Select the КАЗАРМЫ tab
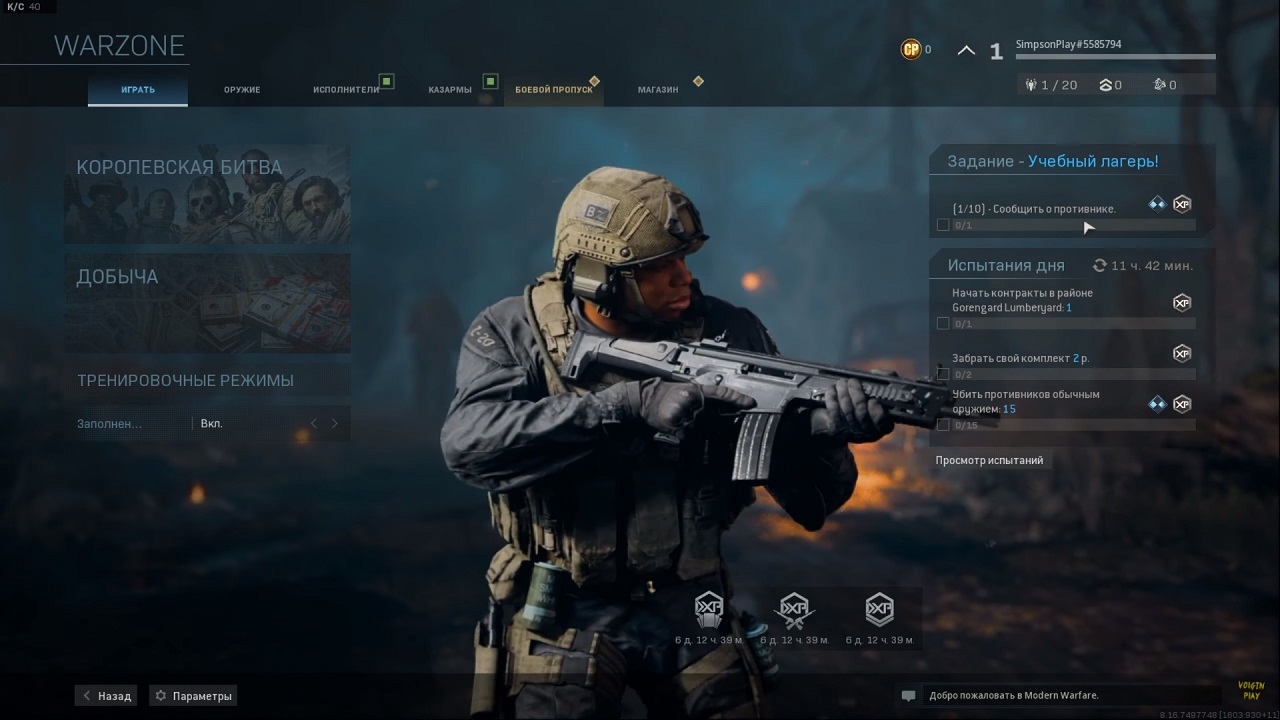This screenshot has width=1280, height=720. pyautogui.click(x=450, y=90)
